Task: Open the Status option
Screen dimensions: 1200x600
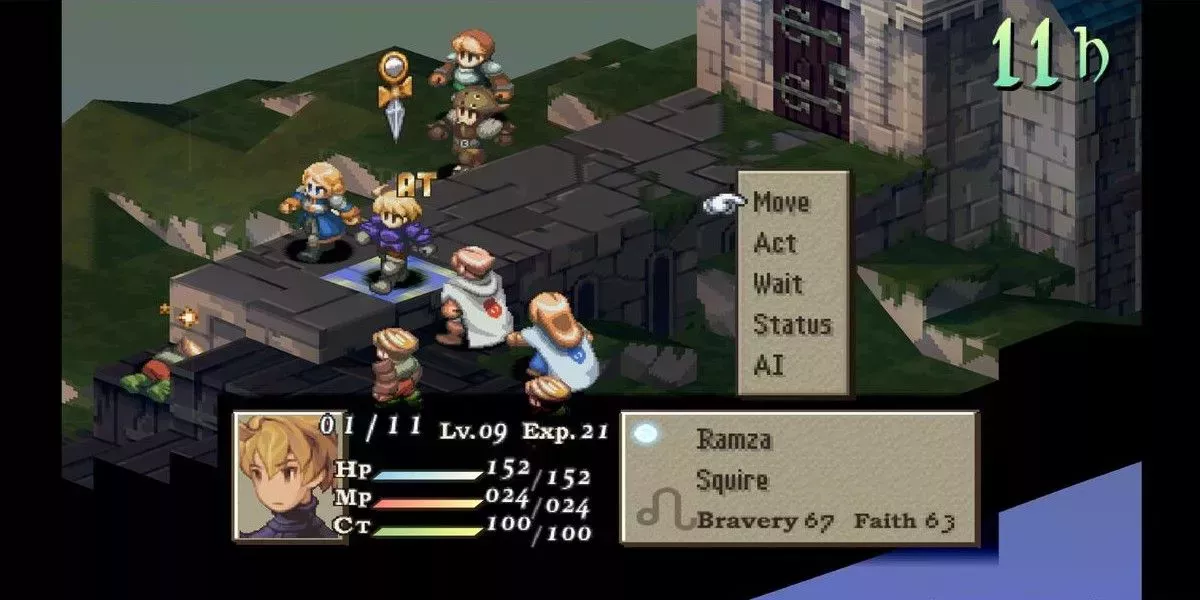Action: (x=792, y=324)
